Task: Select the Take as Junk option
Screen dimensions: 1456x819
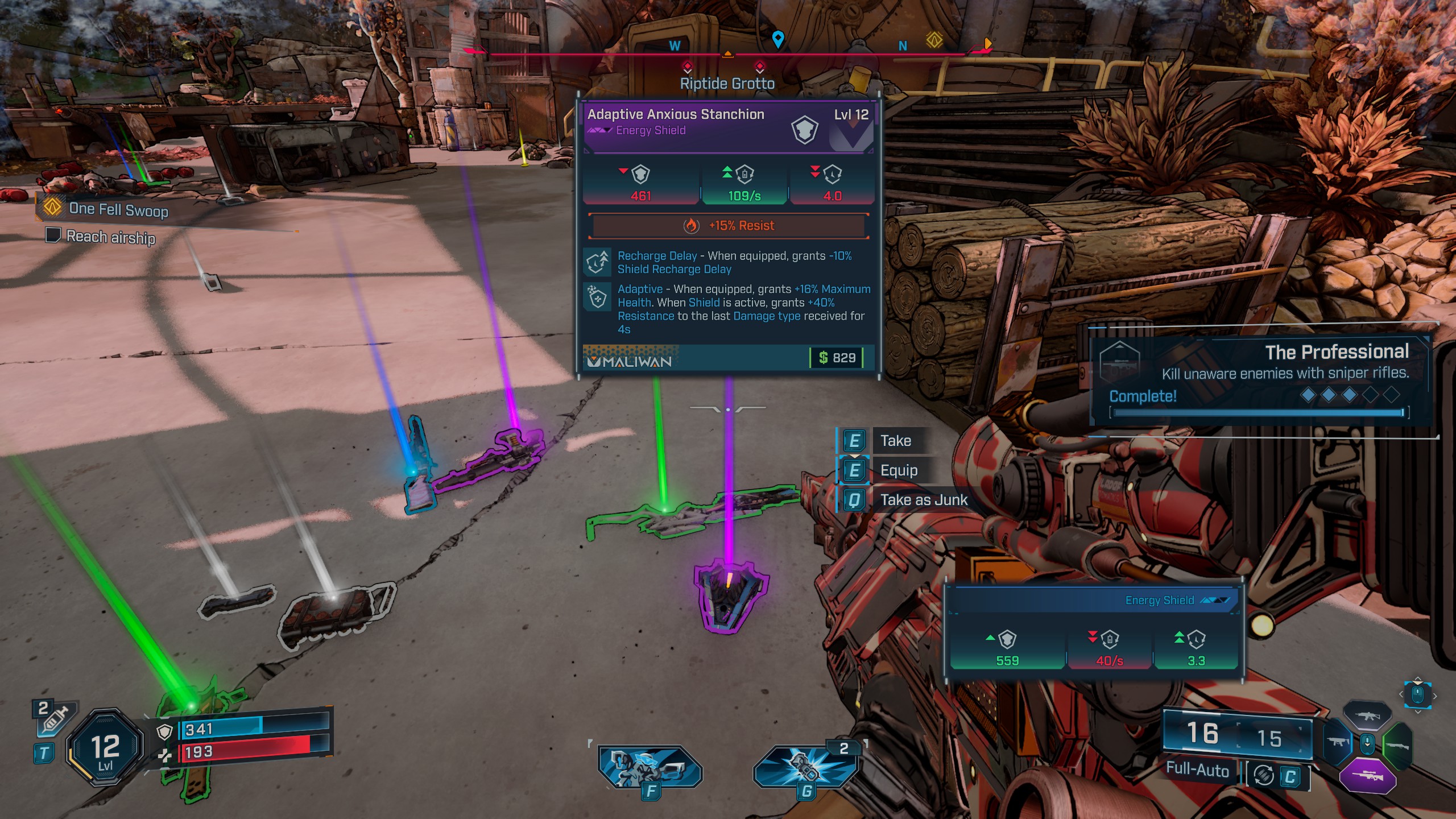Action: tap(923, 500)
